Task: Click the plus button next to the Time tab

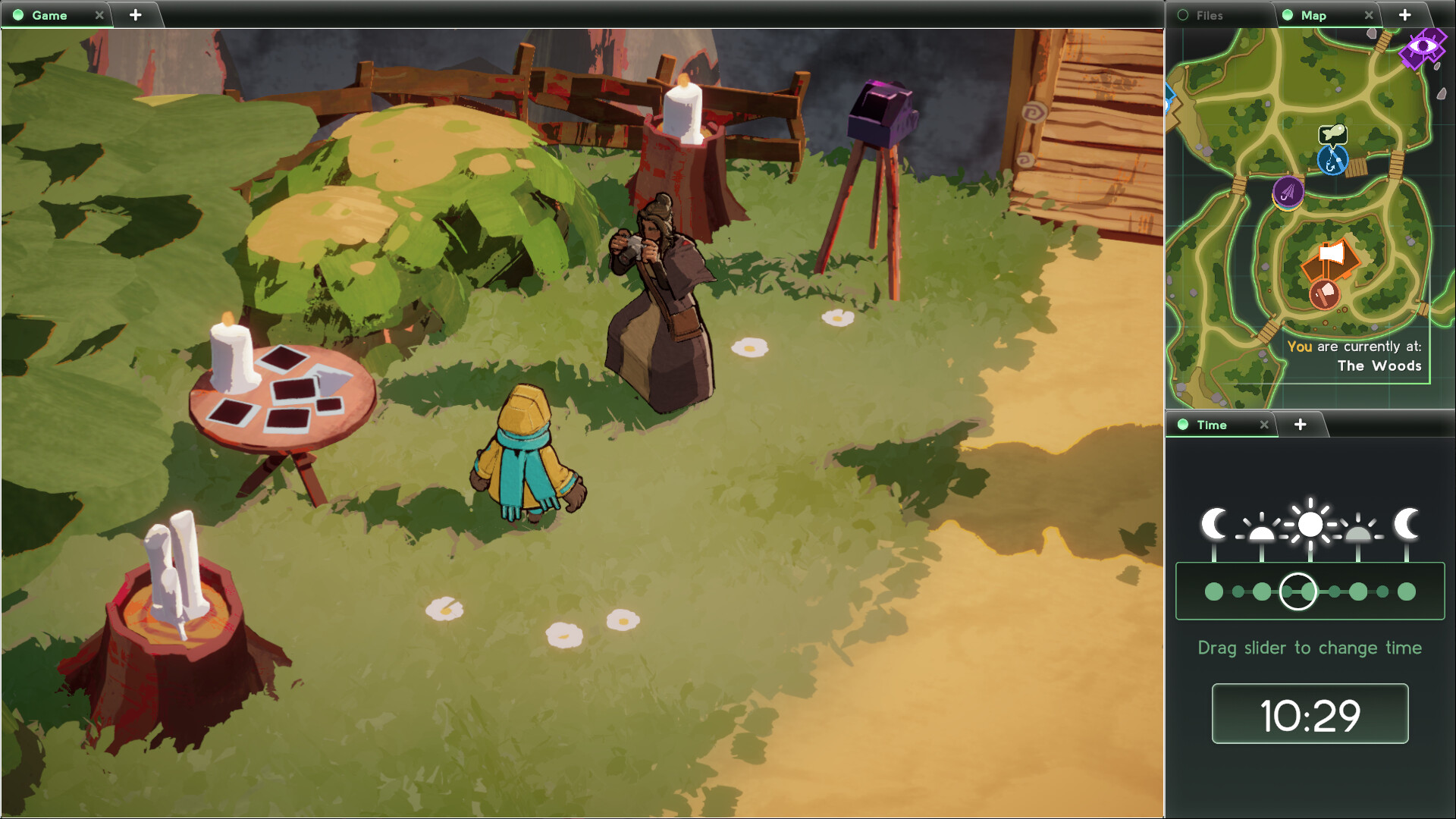Action: 1301,425
